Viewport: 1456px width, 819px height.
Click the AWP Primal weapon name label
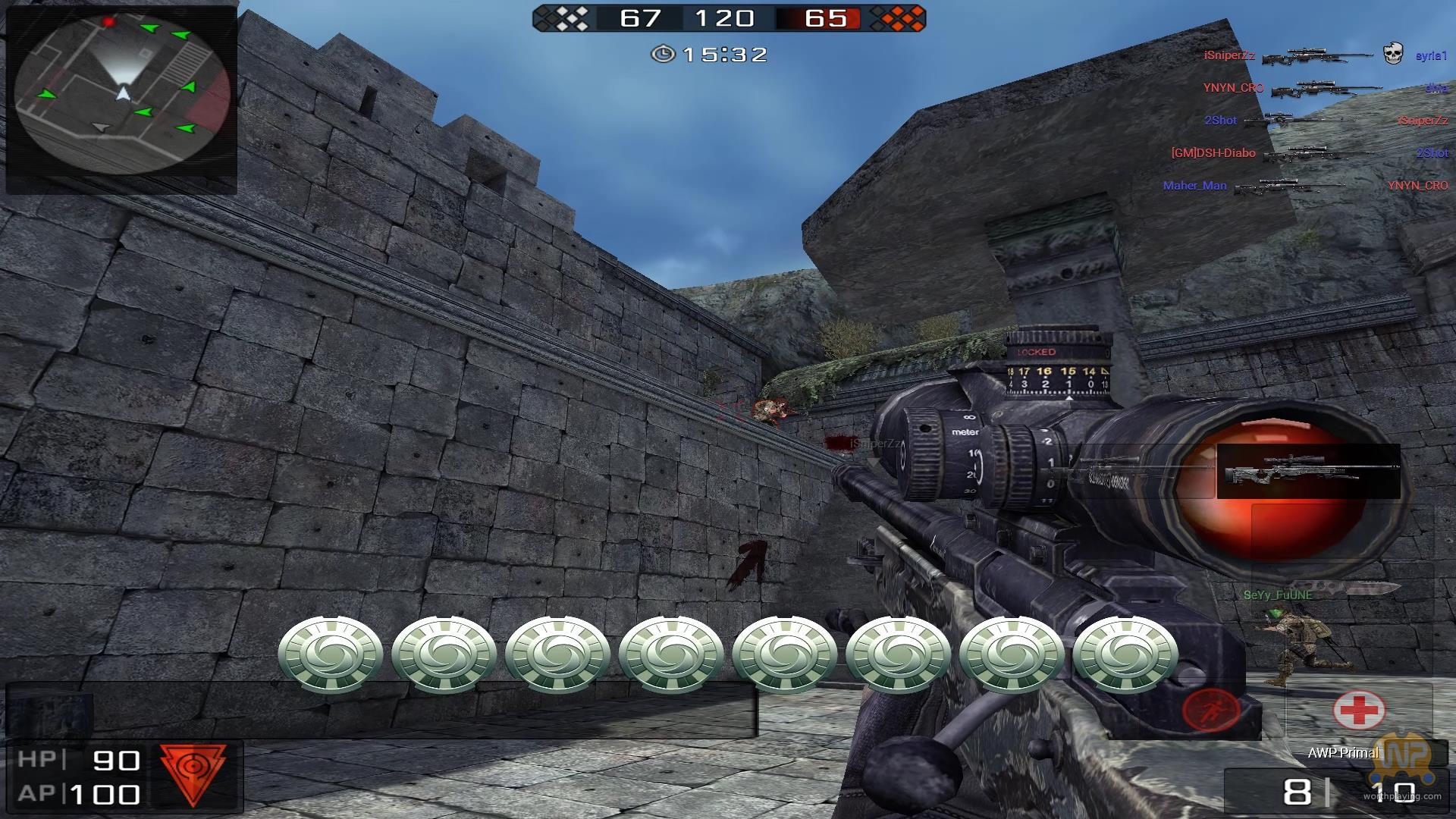click(1341, 753)
